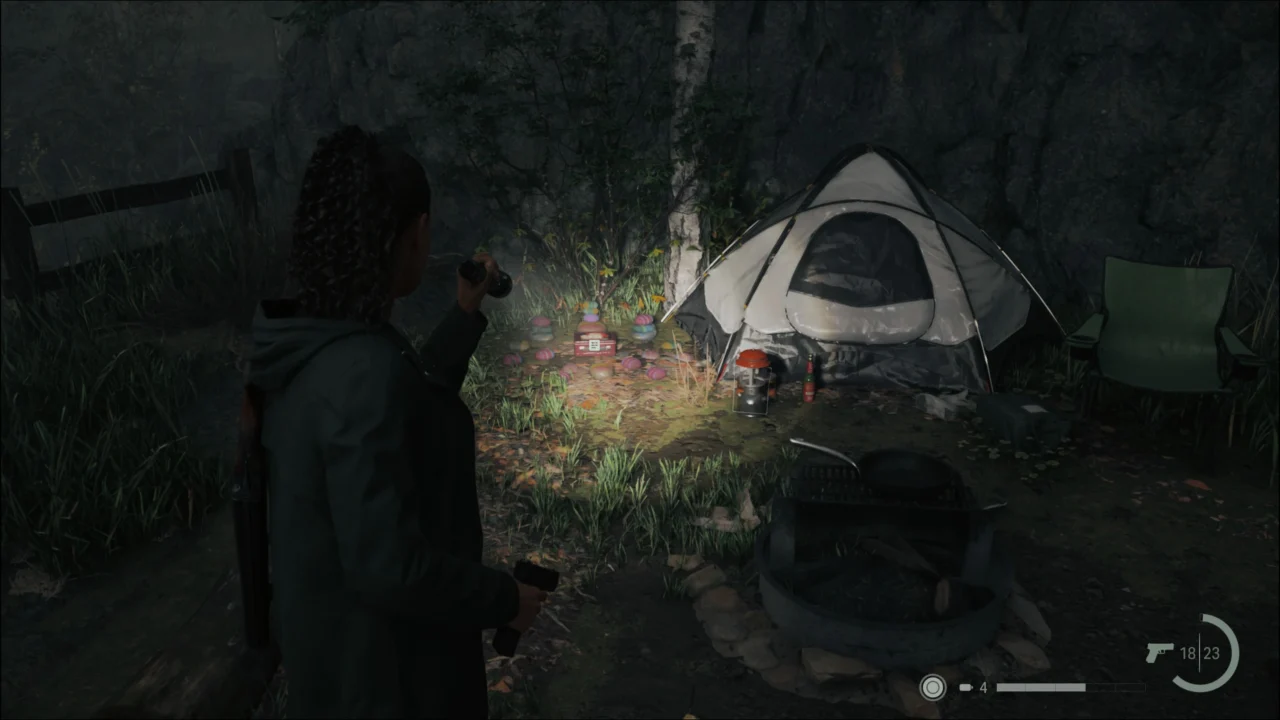
Task: Select the battery count number 4
Action: tap(984, 687)
